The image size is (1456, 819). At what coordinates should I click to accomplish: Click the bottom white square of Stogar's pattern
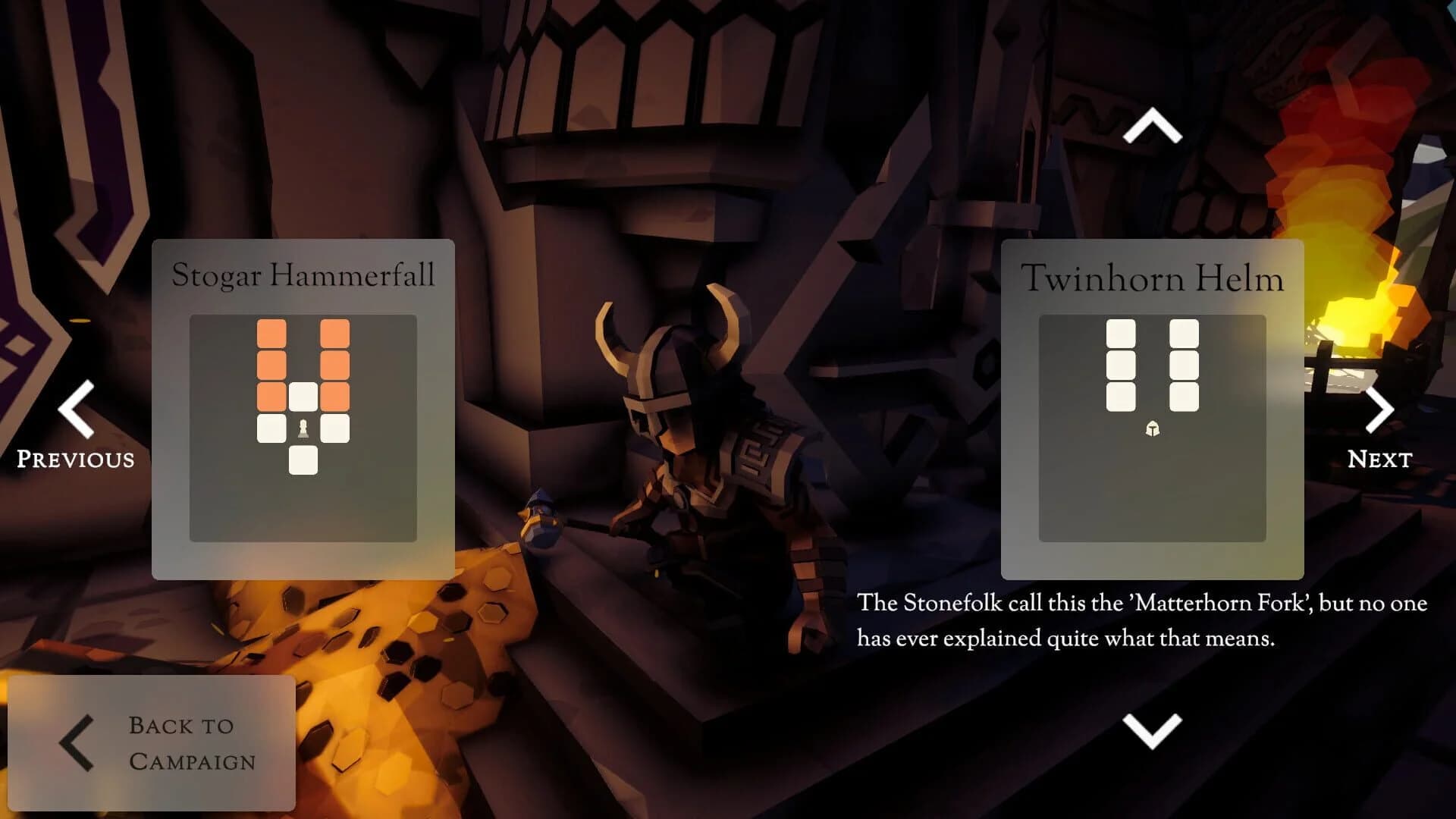(x=305, y=458)
